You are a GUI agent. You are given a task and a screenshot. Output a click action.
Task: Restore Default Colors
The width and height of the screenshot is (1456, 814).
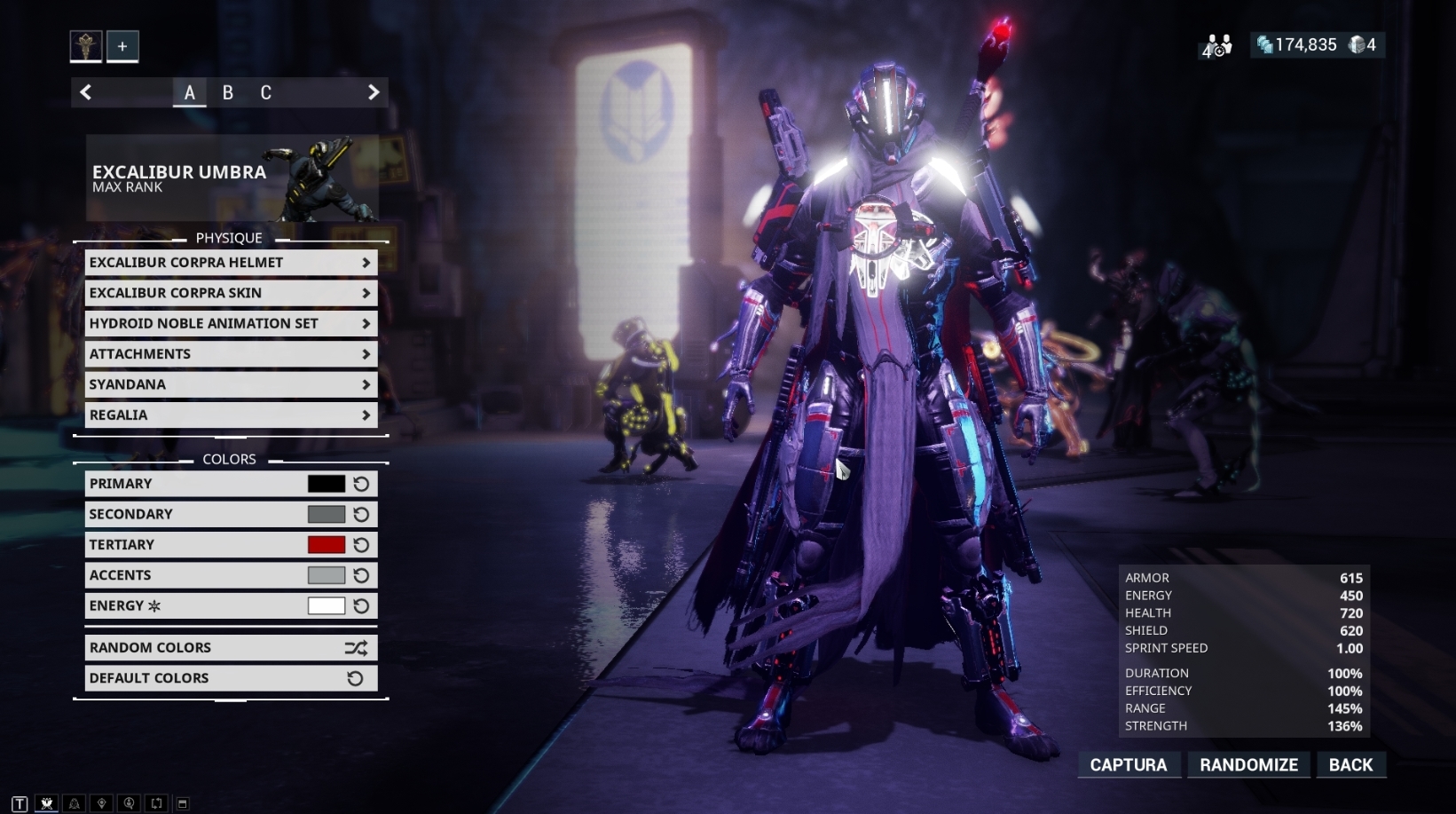[231, 678]
